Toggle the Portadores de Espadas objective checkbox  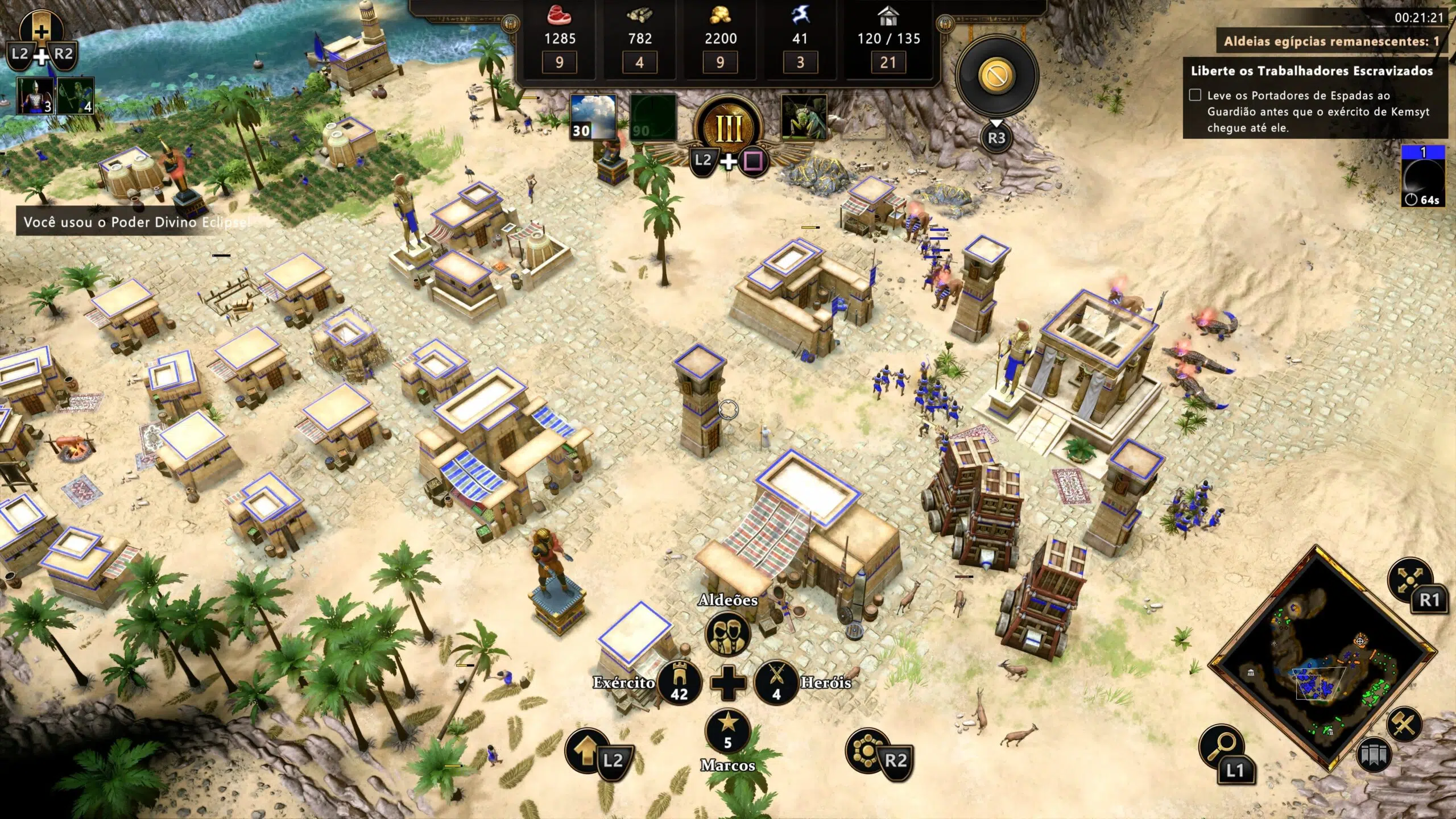1195,95
